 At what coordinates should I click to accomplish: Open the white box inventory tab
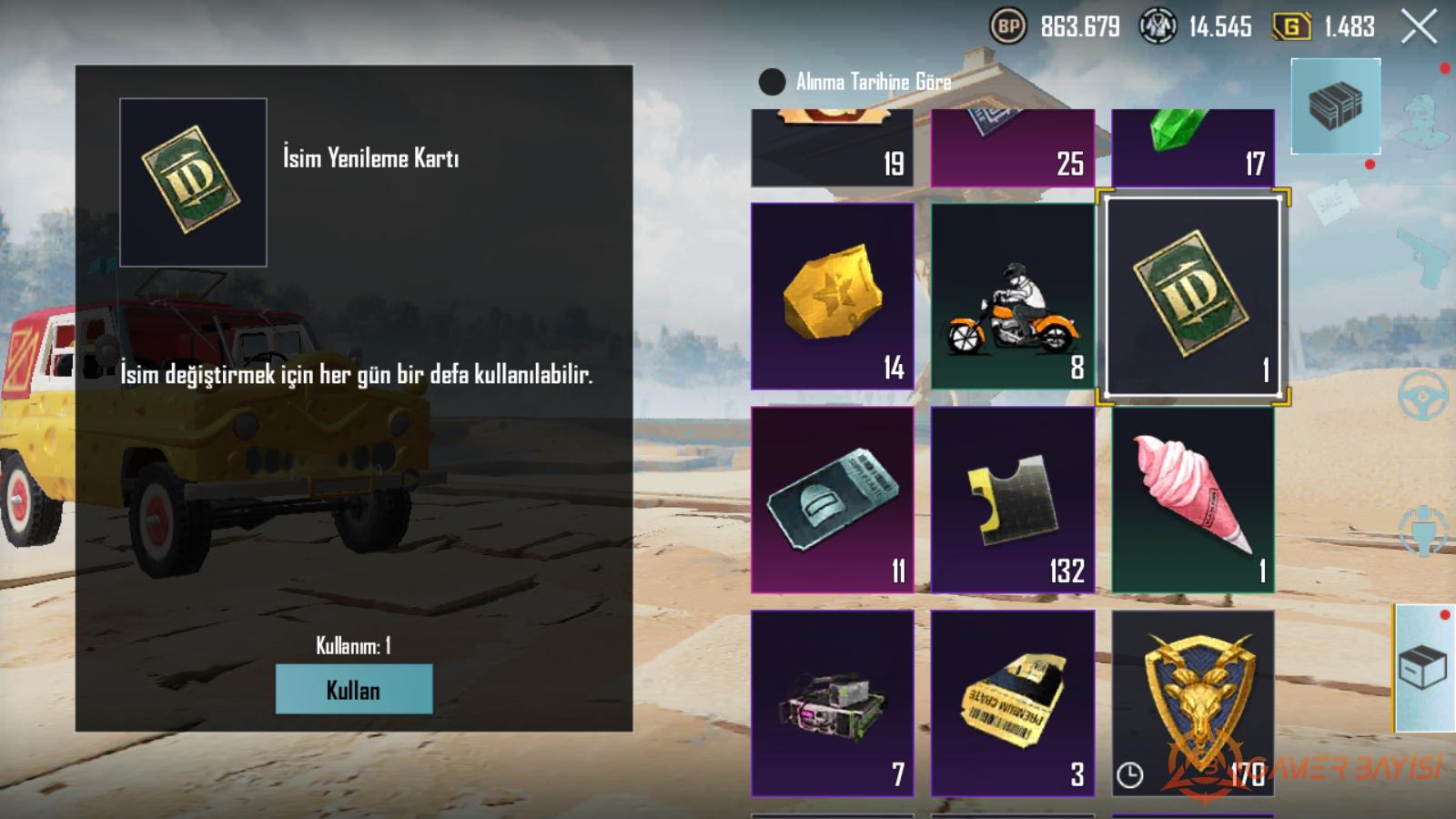(1423, 669)
